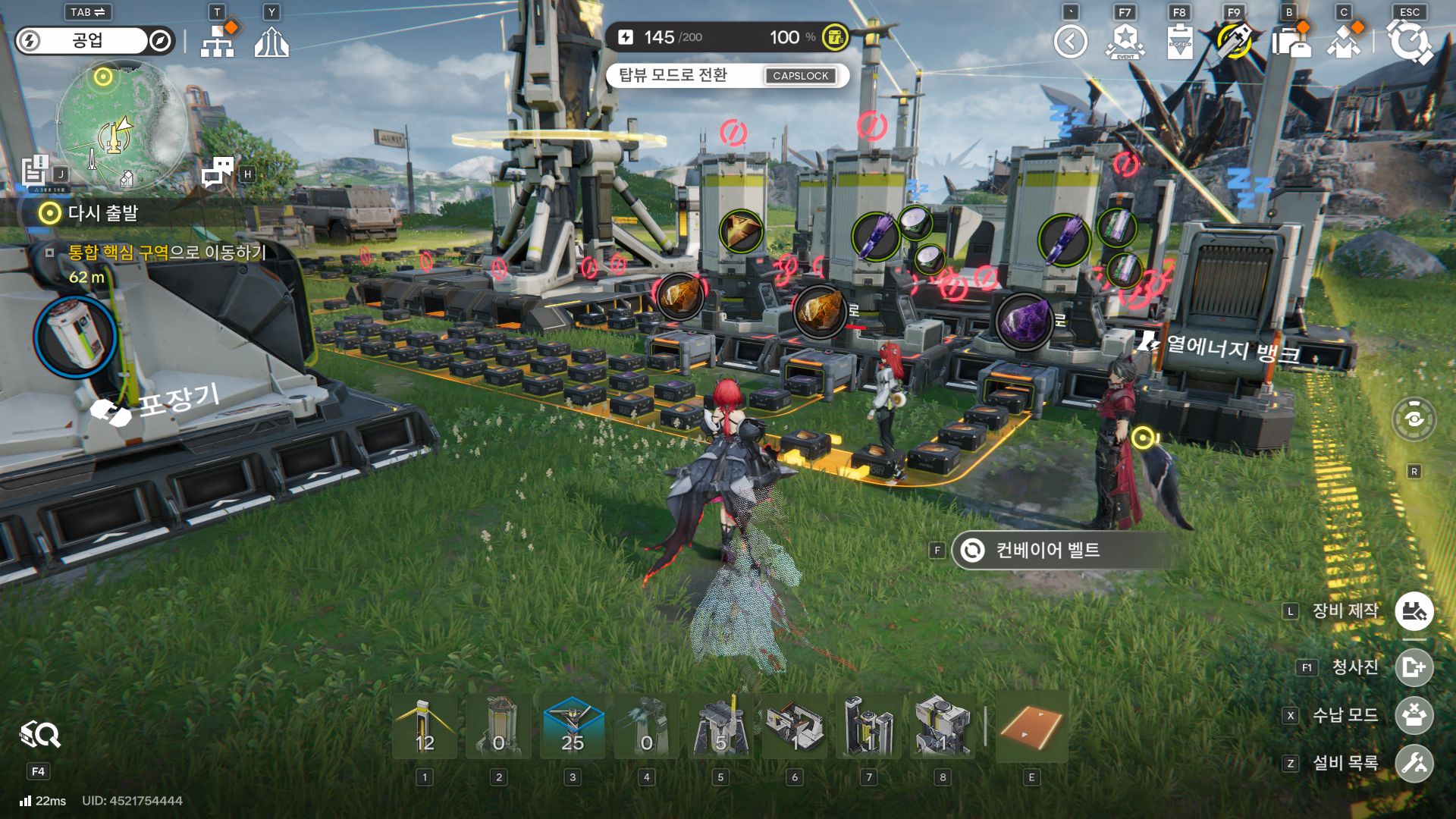This screenshot has height=819, width=1456.
Task: Select hotbar slot with count 12
Action: (425, 726)
